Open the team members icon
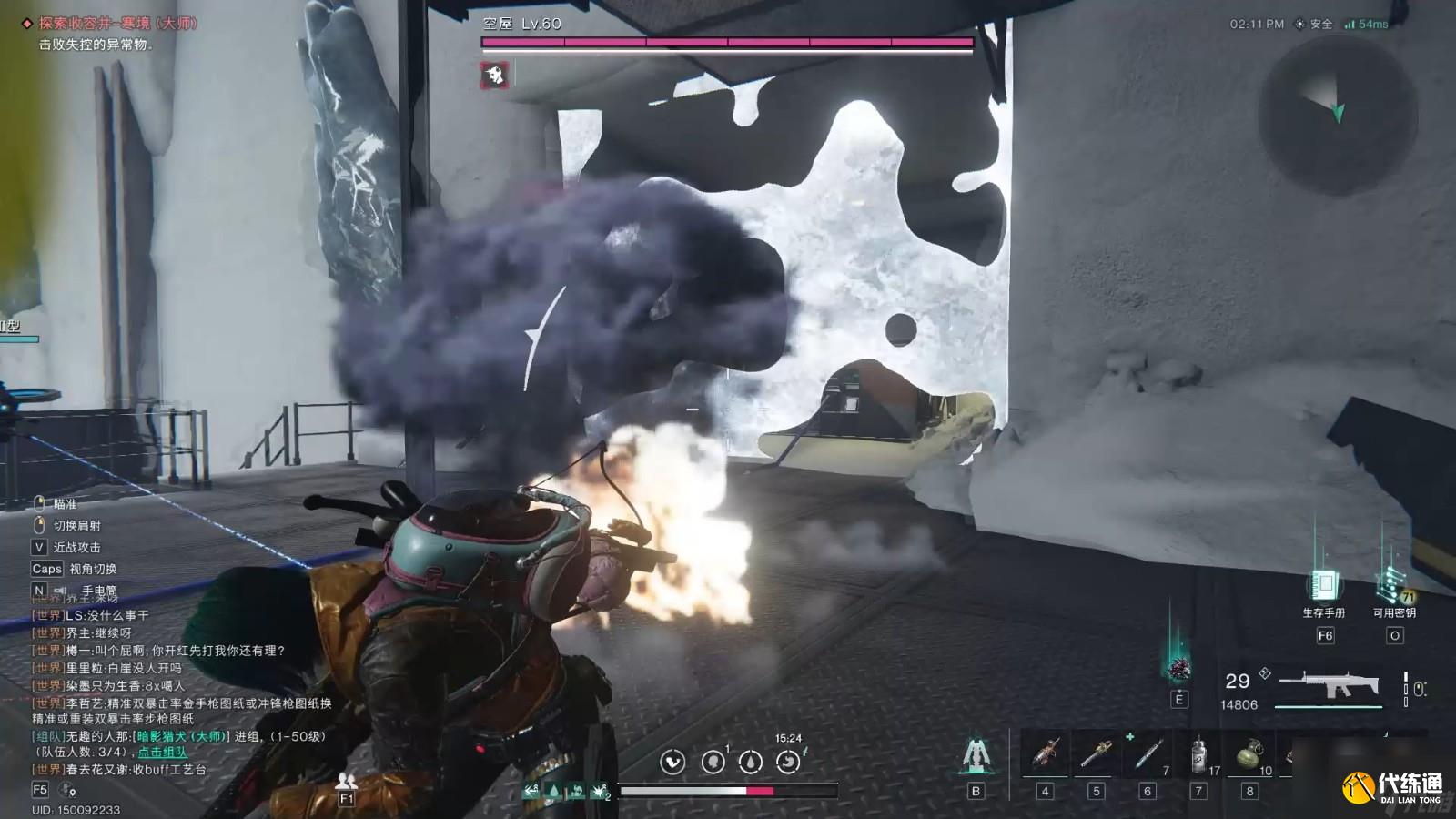1456x819 pixels. click(x=346, y=782)
